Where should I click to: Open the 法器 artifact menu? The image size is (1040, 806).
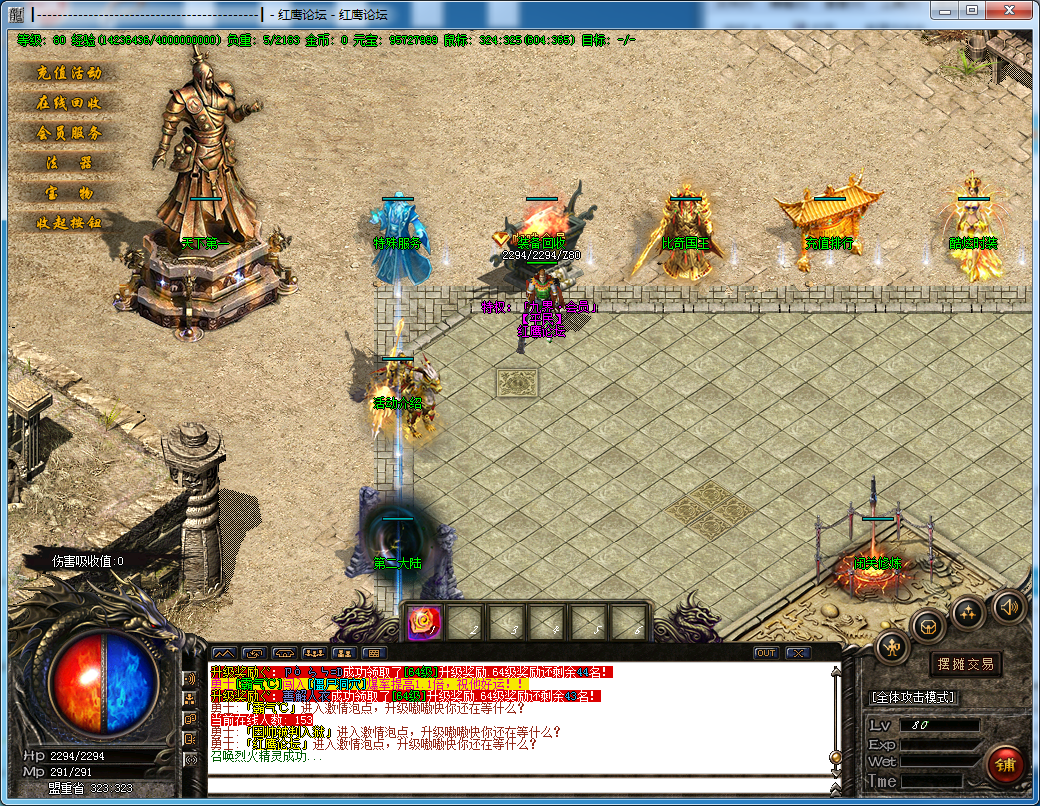click(x=69, y=163)
